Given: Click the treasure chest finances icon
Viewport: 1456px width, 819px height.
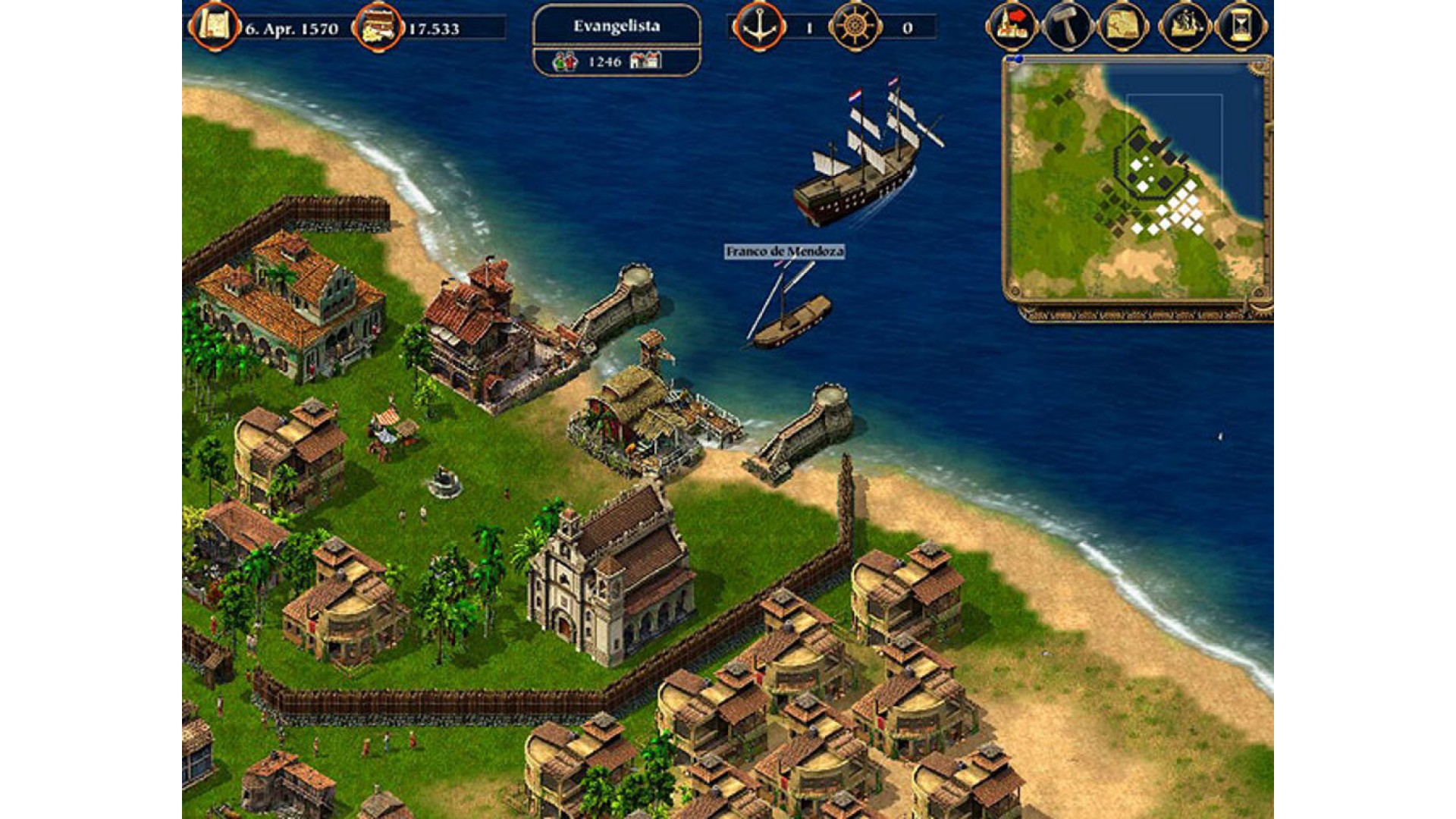Looking at the screenshot, I should (x=378, y=27).
